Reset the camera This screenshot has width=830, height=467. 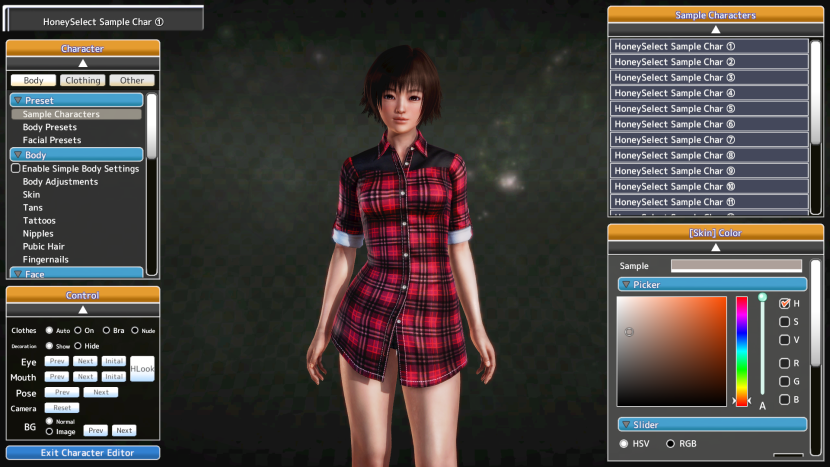tap(62, 408)
